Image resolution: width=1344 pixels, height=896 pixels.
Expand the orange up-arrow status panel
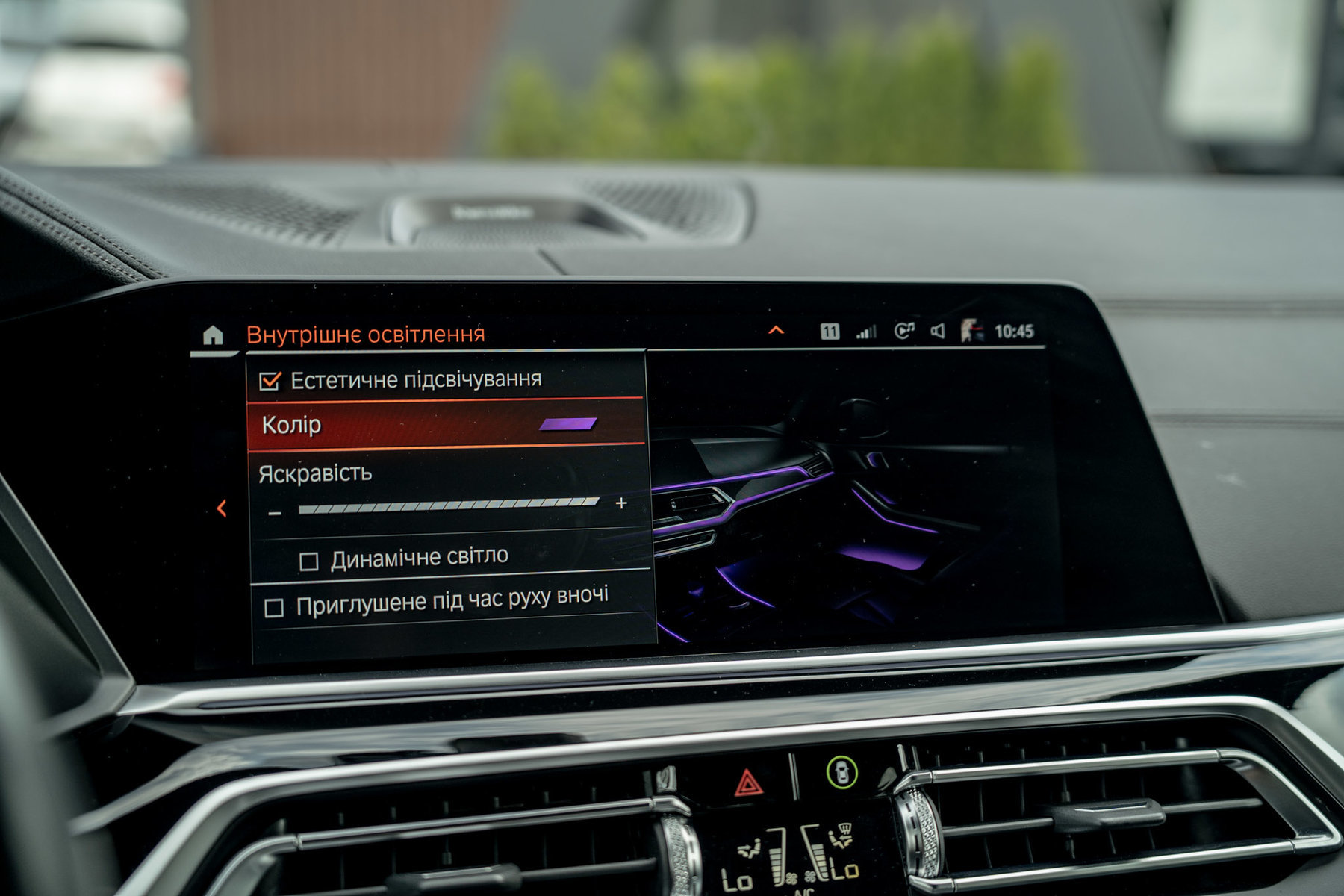click(777, 330)
